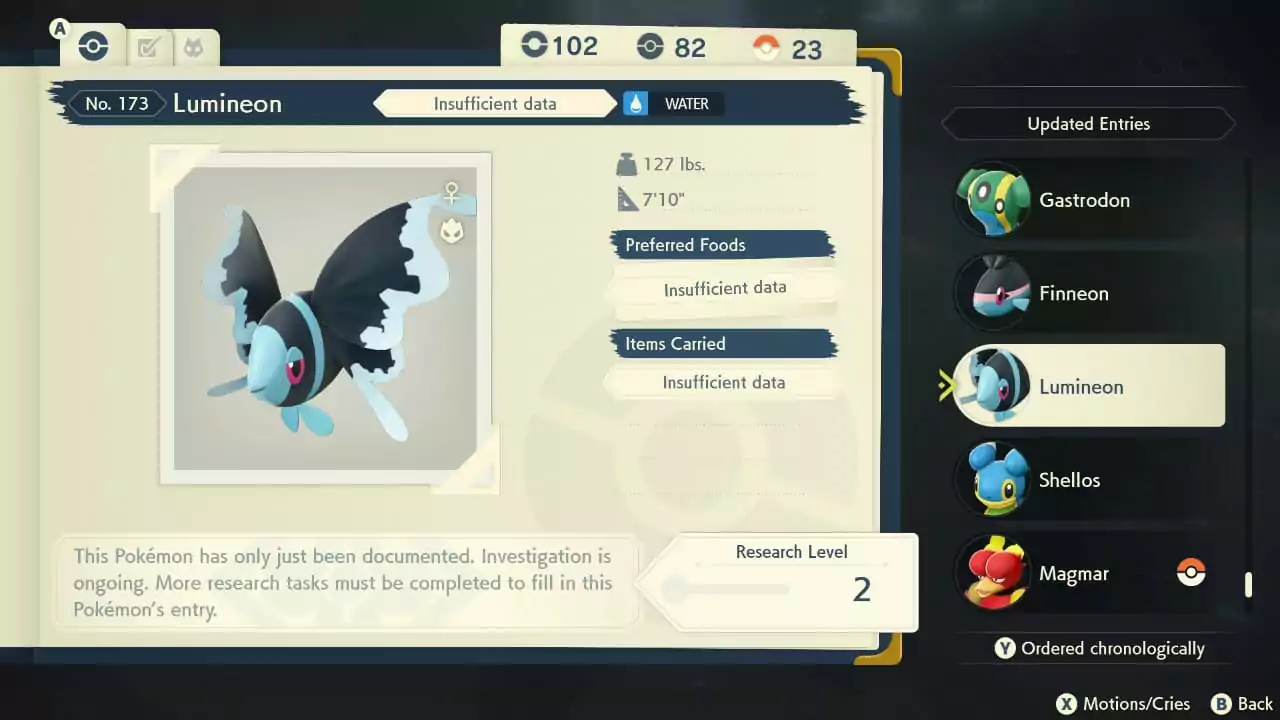1280x720 pixels.
Task: Click the Y button icon near Ordered chronologically
Action: 1005,648
